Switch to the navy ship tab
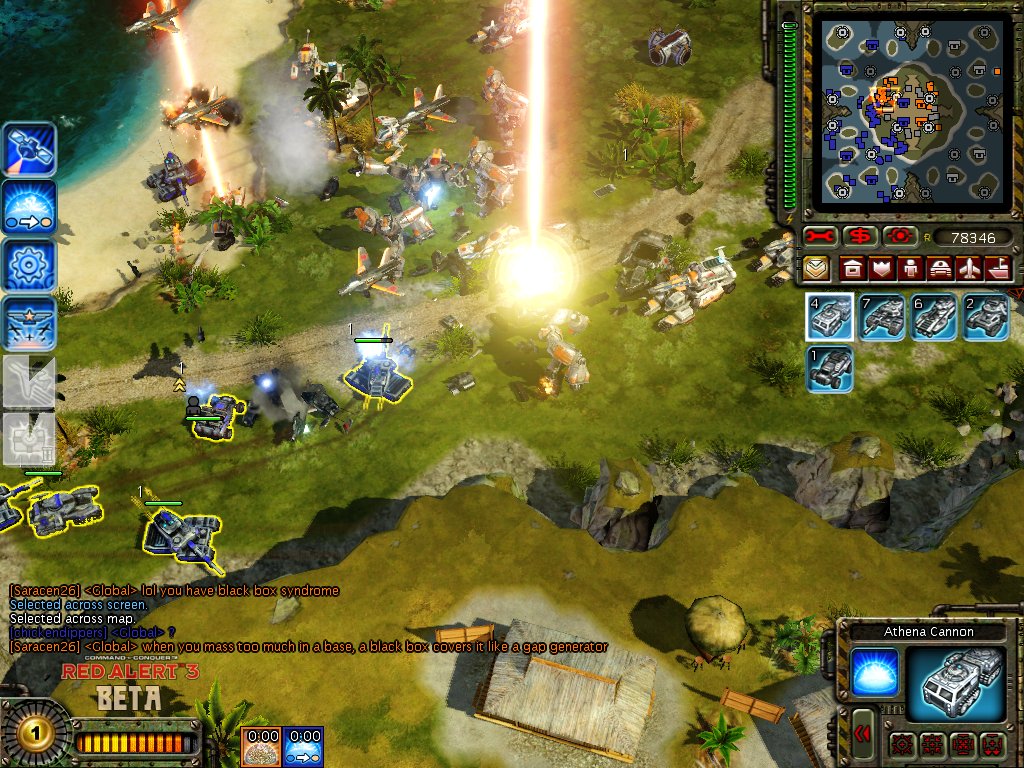The width and height of the screenshot is (1024, 768). 998,268
